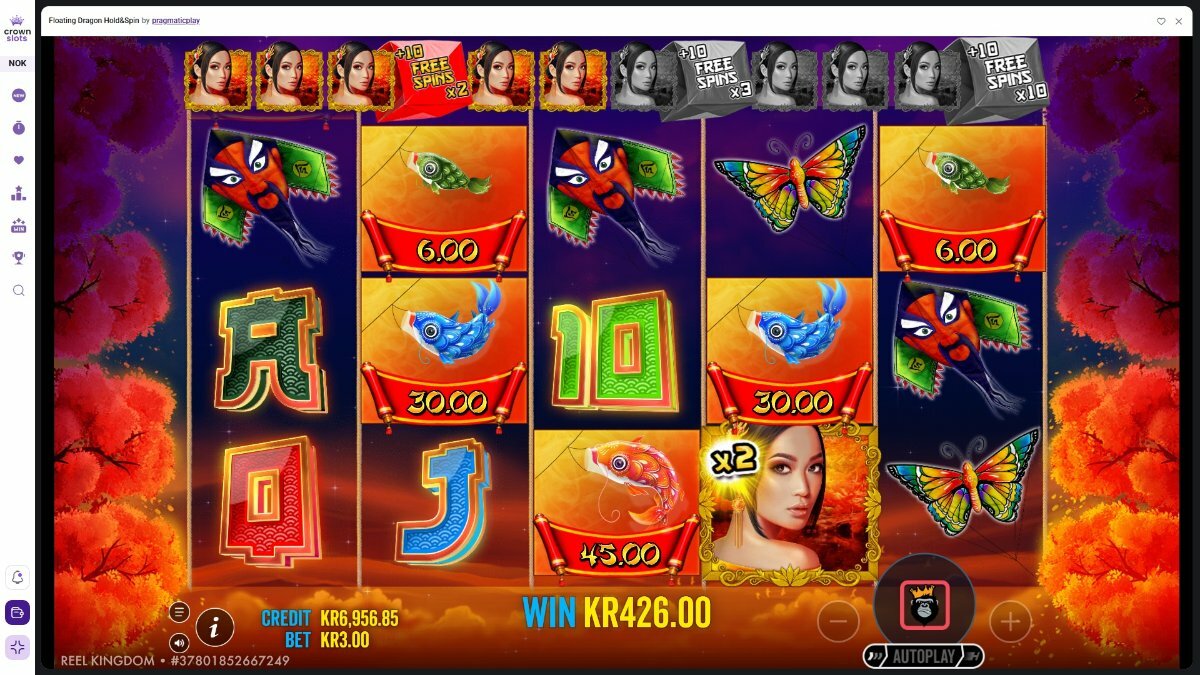
Task: Open the trophy tournaments section
Action: (x=18, y=258)
